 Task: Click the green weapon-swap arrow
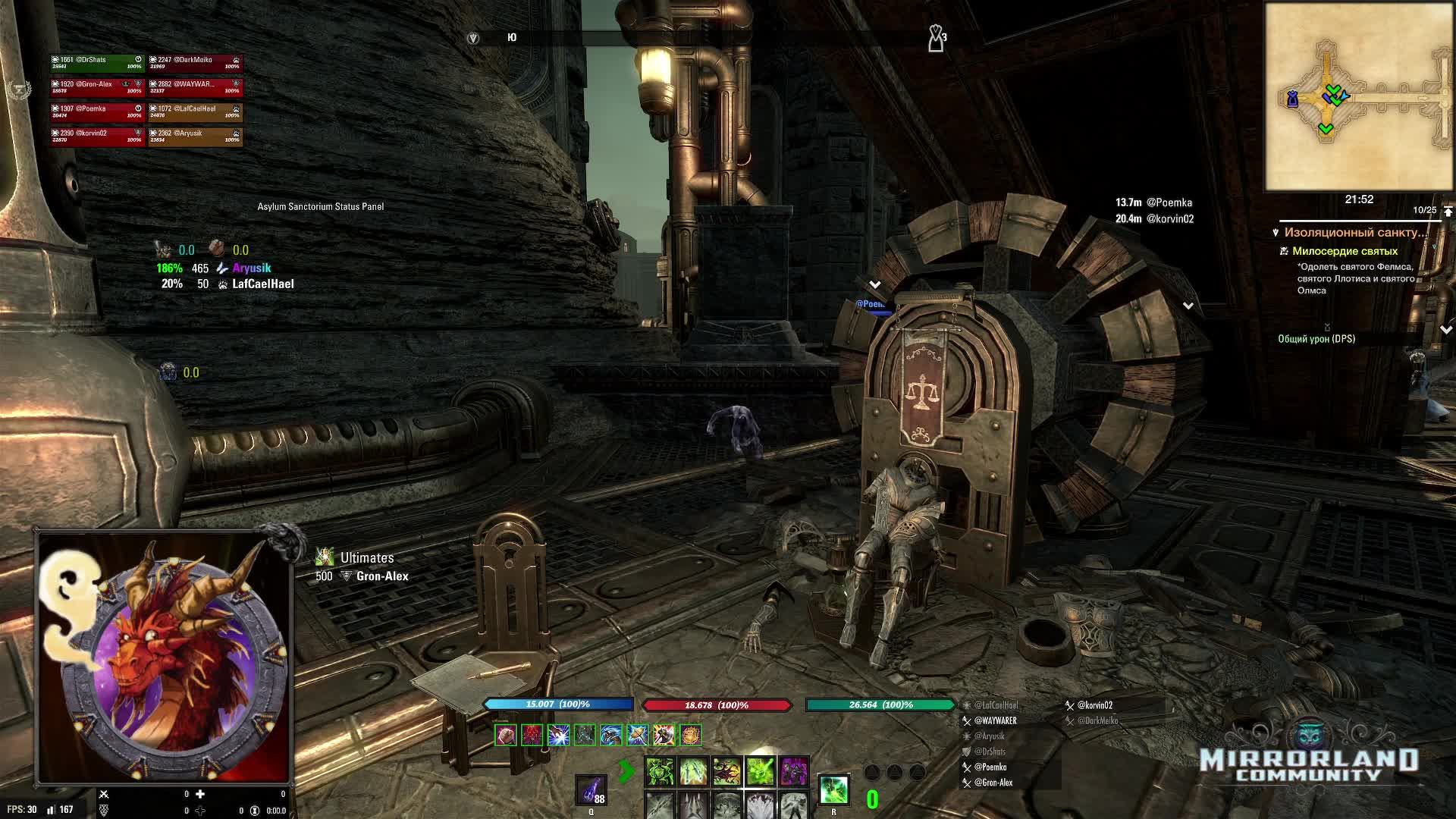(626, 772)
